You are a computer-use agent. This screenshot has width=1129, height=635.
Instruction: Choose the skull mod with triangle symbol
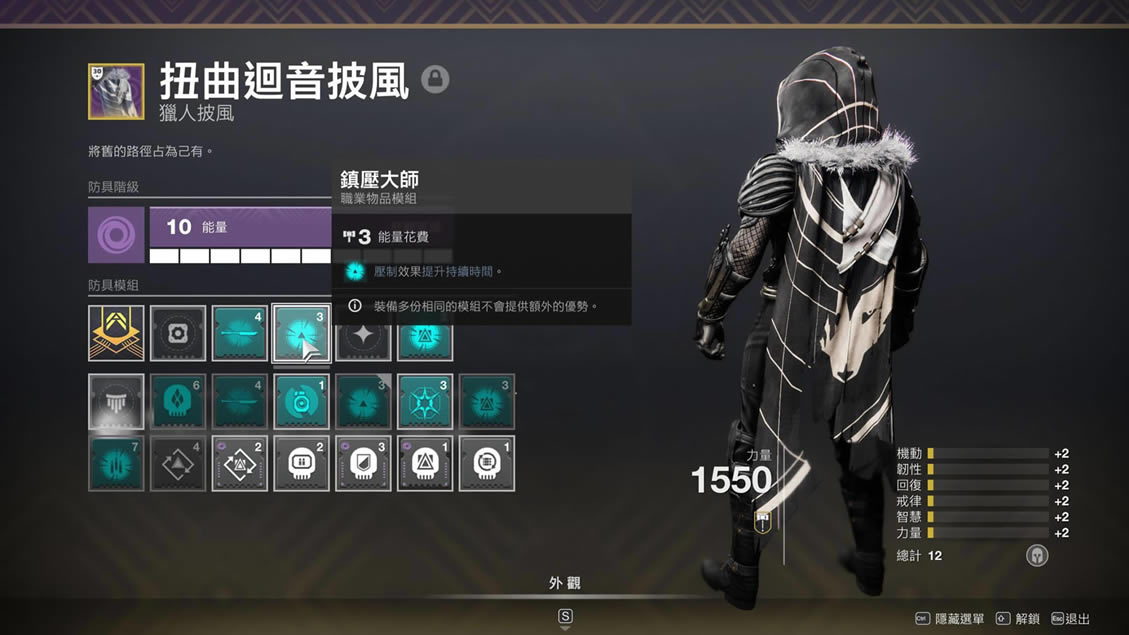(425, 463)
